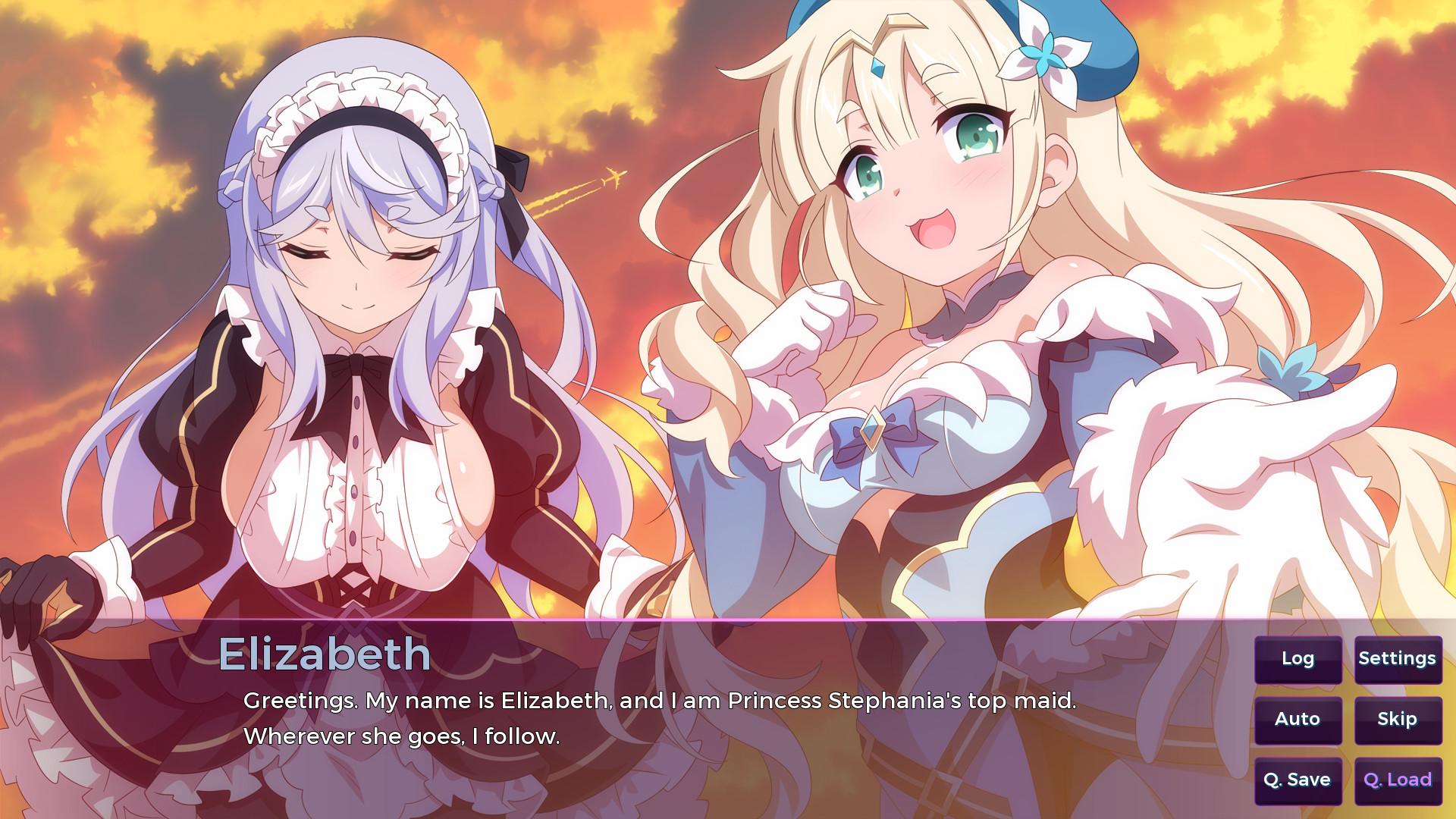Open the Settings menu
This screenshot has width=1456, height=819.
click(1399, 659)
